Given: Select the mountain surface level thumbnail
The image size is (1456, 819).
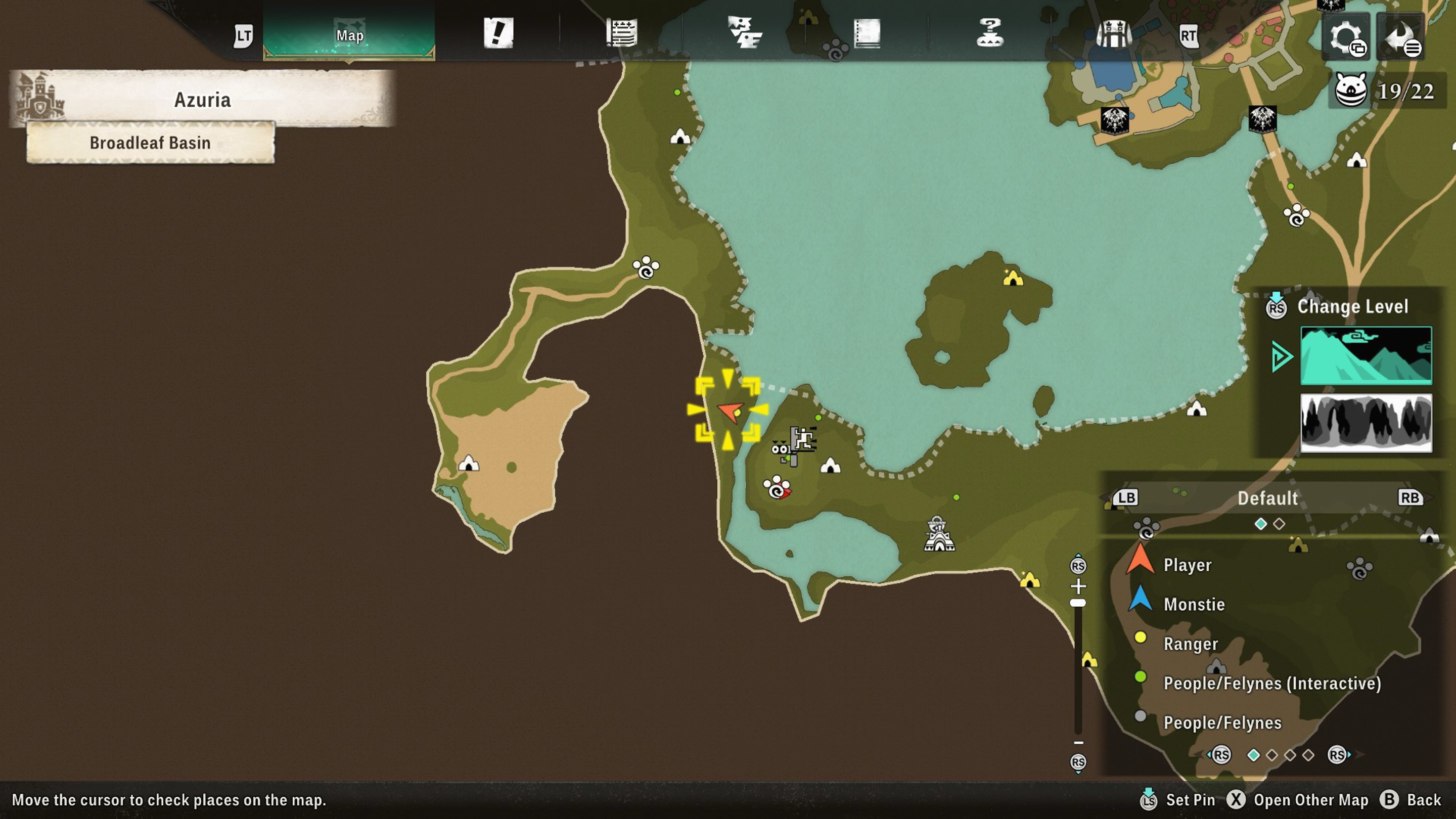Looking at the screenshot, I should pos(1366,355).
